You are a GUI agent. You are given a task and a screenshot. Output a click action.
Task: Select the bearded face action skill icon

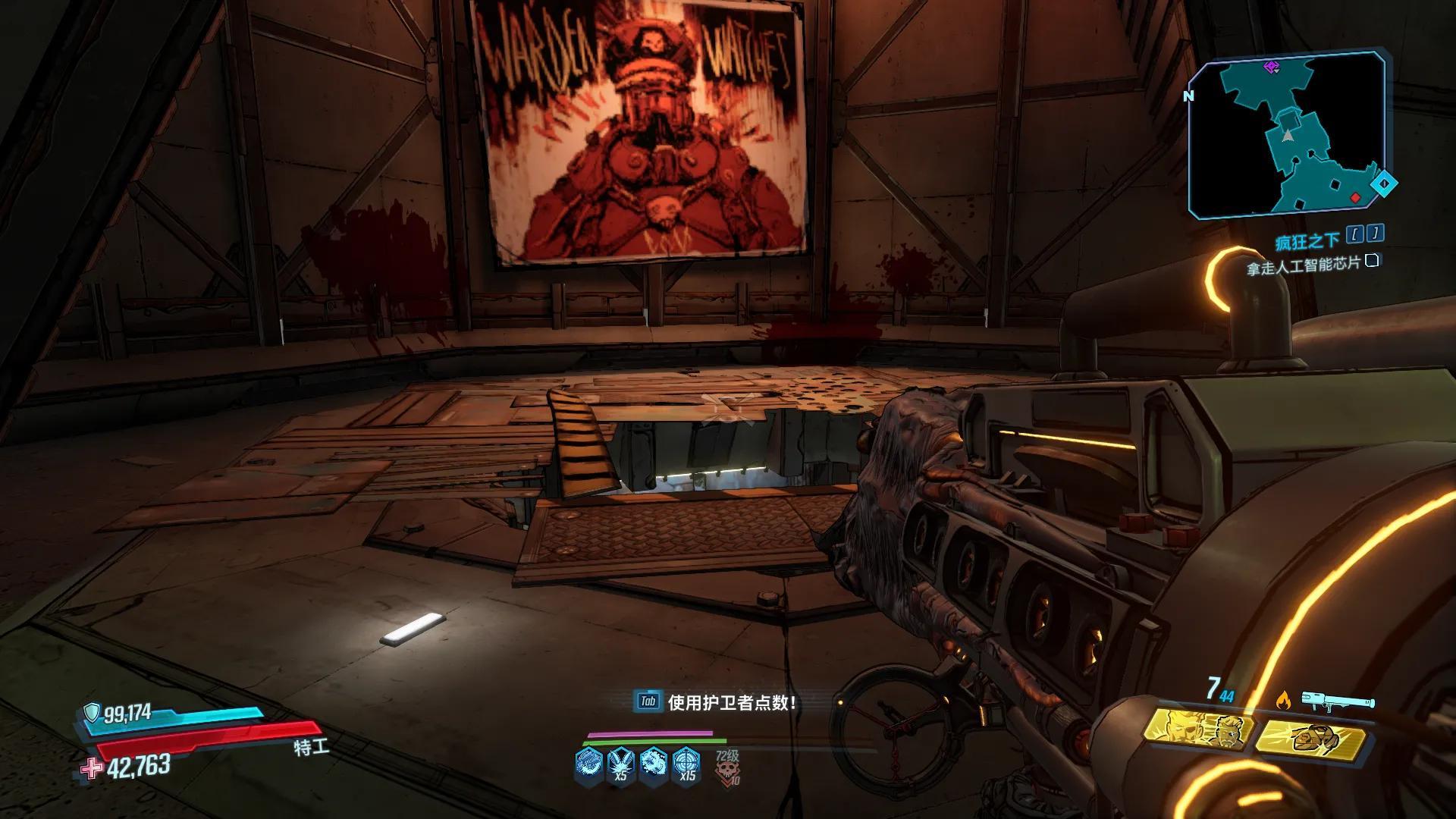[1201, 731]
